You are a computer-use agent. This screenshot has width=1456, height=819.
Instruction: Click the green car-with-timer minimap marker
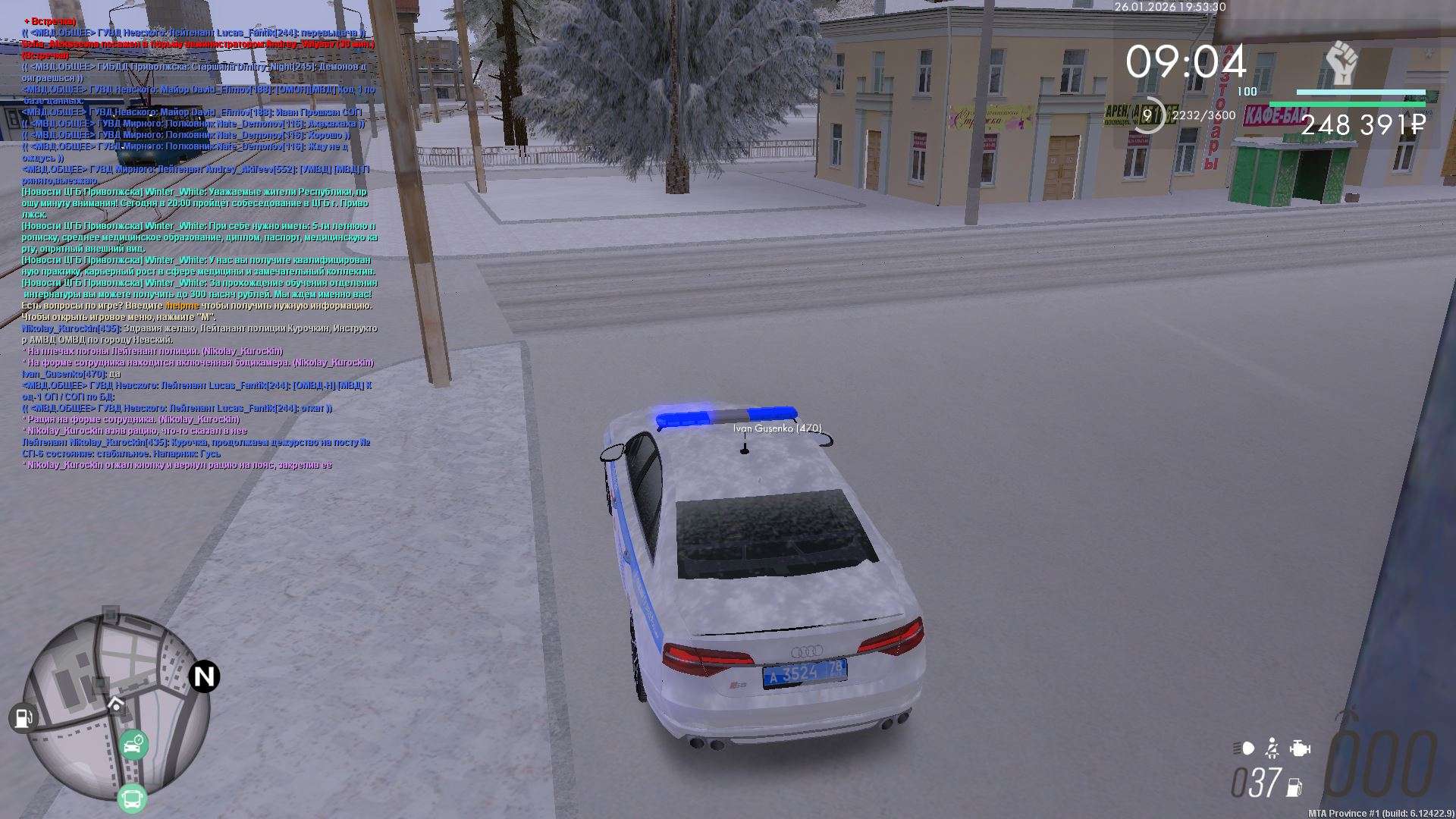point(133,745)
